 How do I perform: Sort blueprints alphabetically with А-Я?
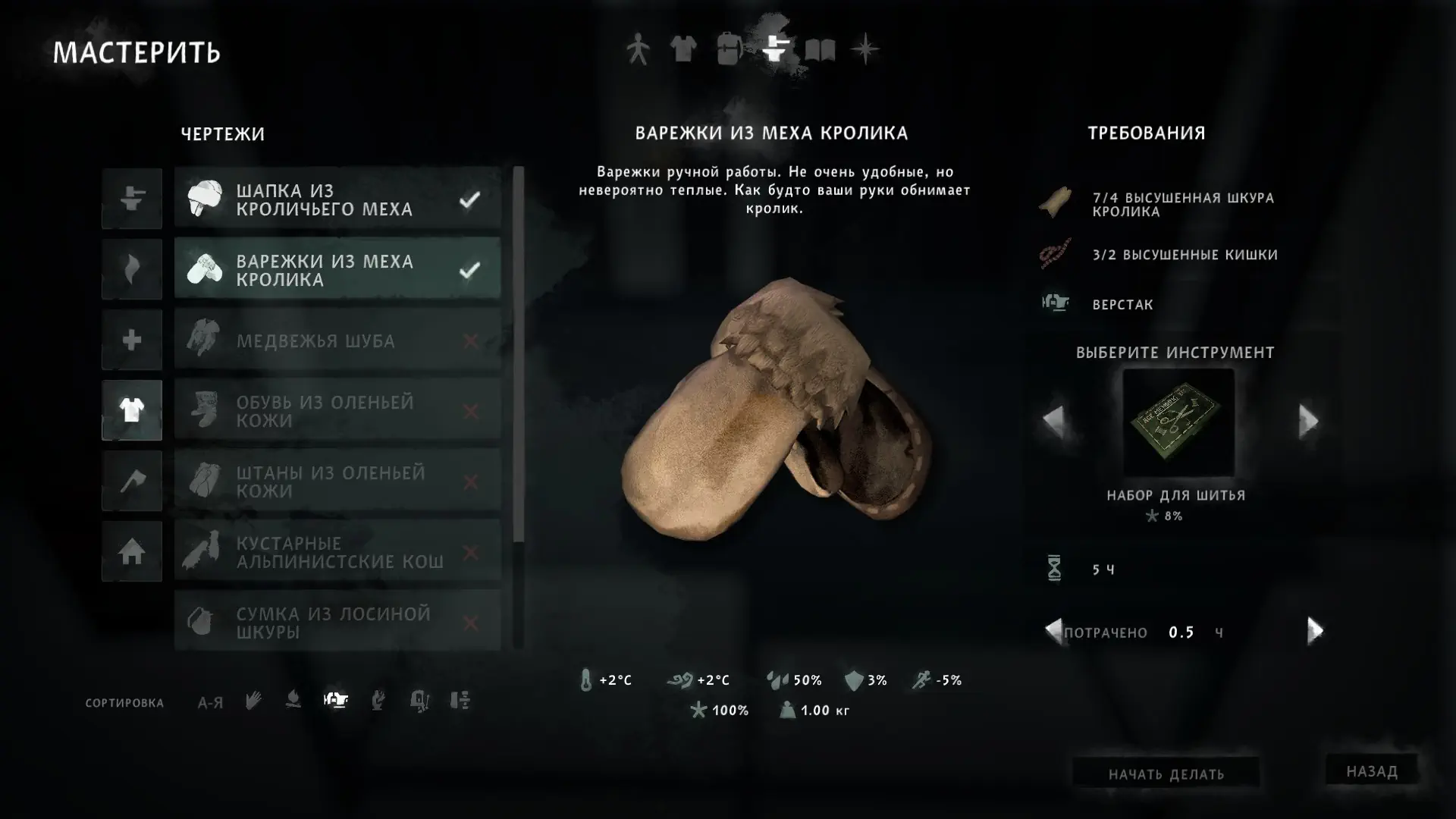click(x=210, y=702)
